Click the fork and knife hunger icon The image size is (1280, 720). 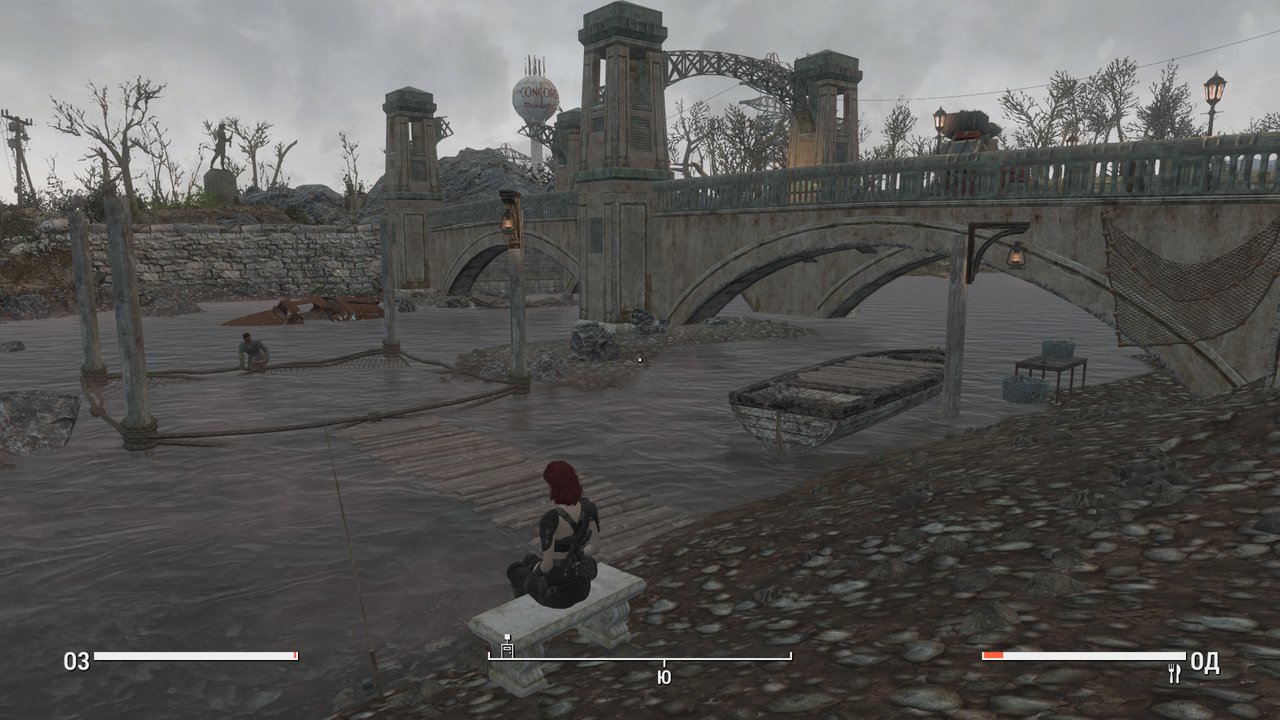(1175, 674)
